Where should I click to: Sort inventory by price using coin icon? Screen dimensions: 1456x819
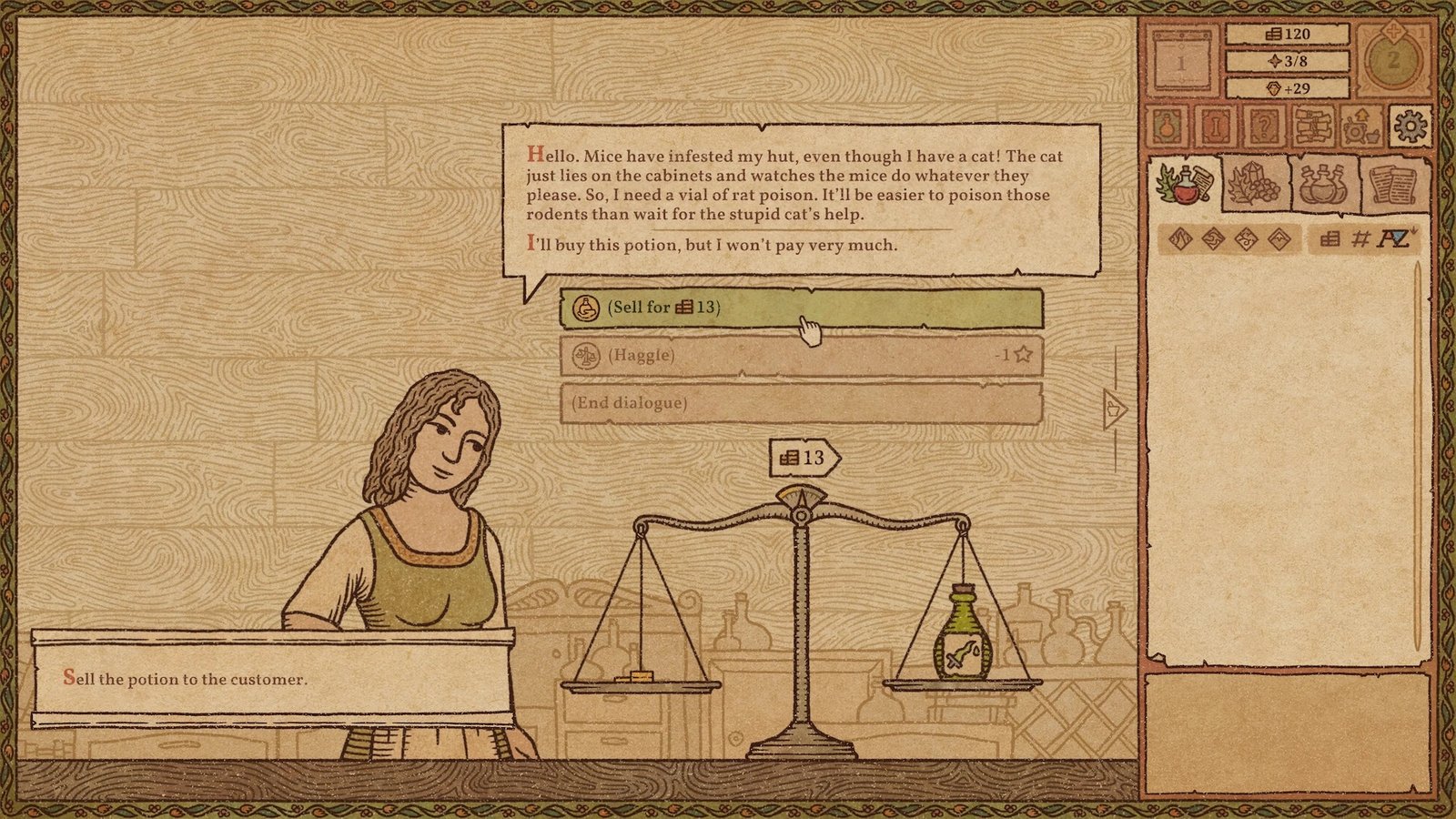(x=1330, y=240)
